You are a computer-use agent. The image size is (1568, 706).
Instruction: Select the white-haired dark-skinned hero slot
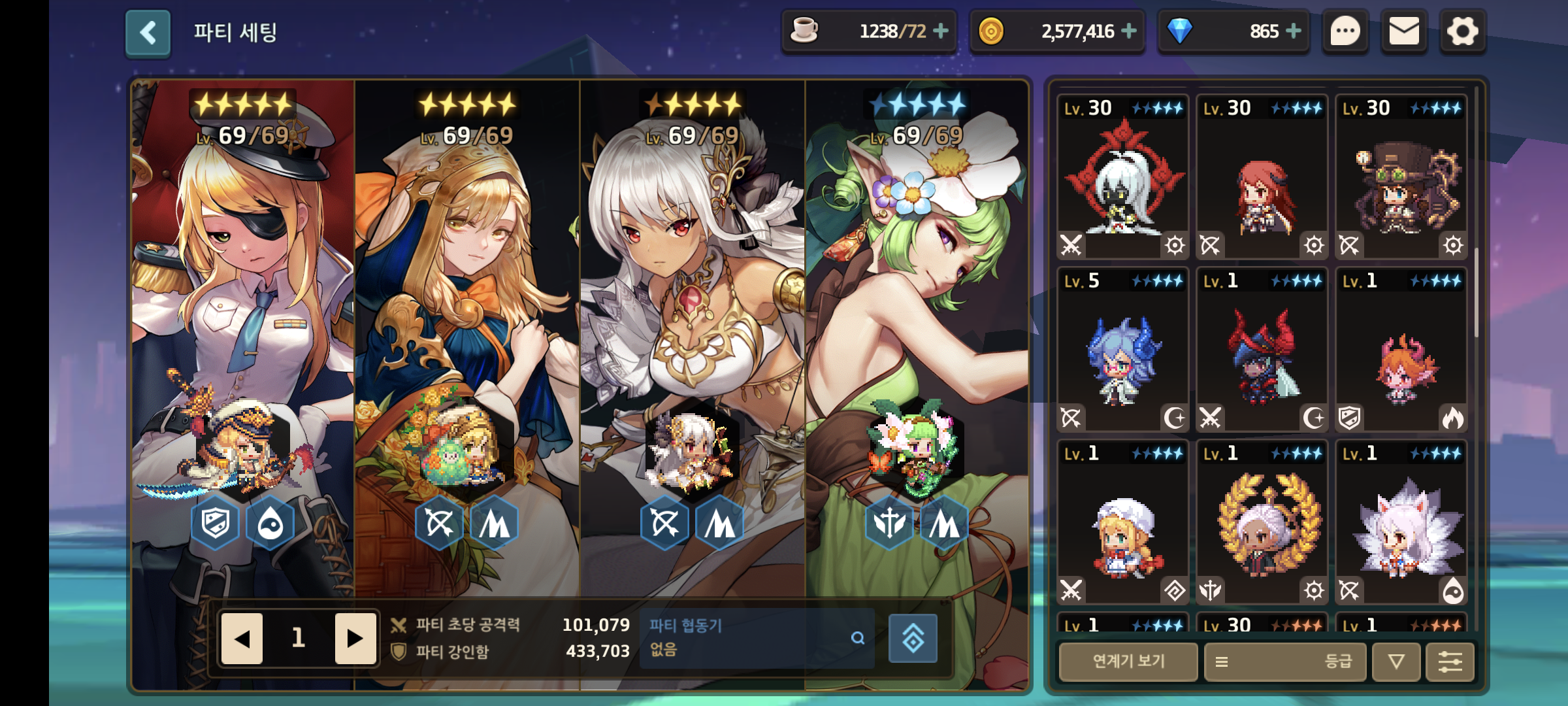691,327
